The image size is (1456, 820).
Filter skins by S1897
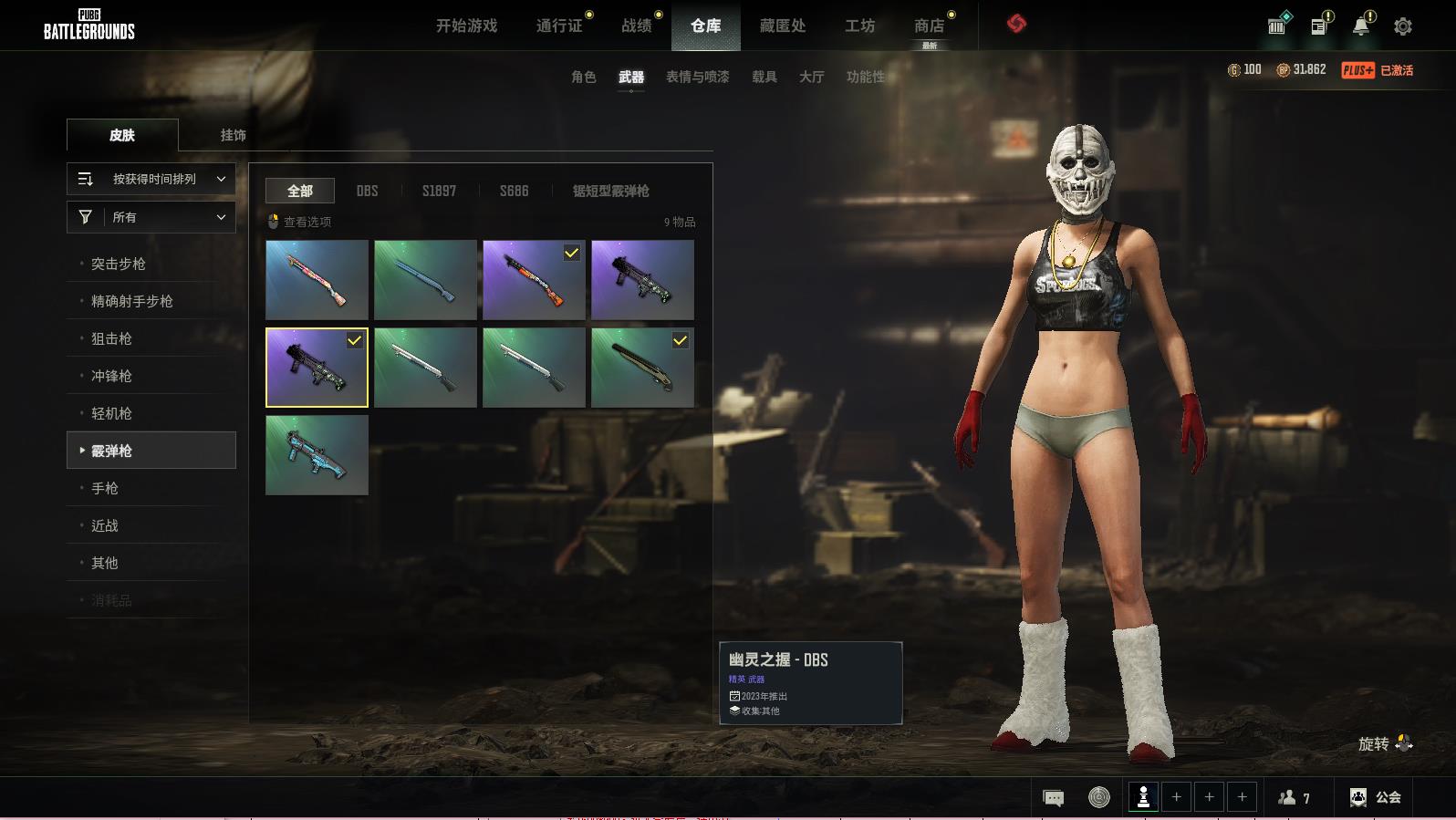click(439, 191)
